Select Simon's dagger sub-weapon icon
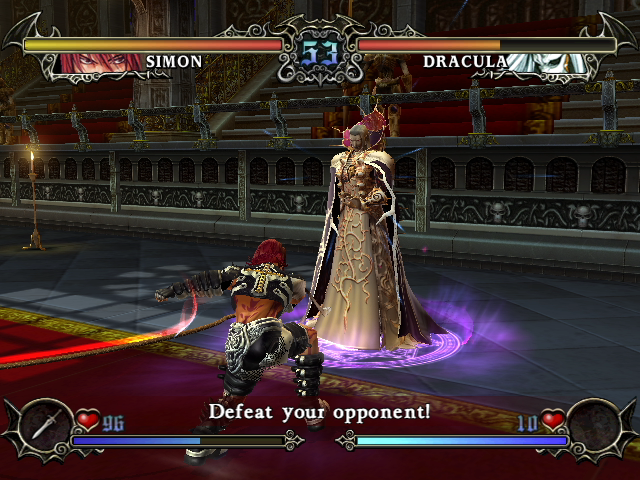Viewport: 640px width, 480px height. point(43,424)
